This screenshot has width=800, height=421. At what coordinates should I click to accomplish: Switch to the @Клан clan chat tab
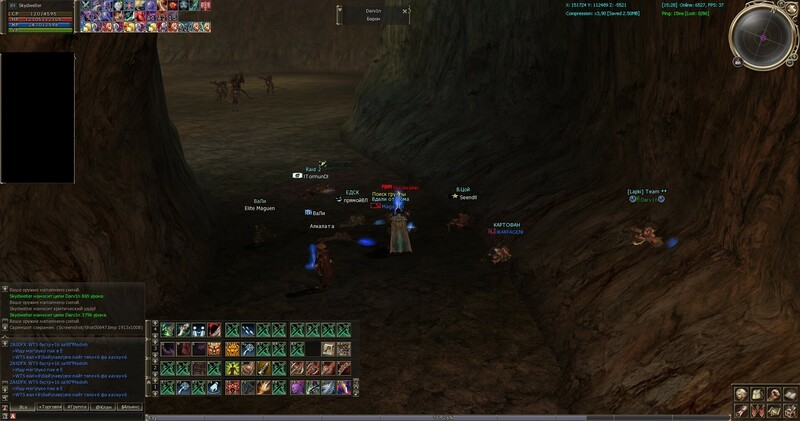[x=104, y=408]
